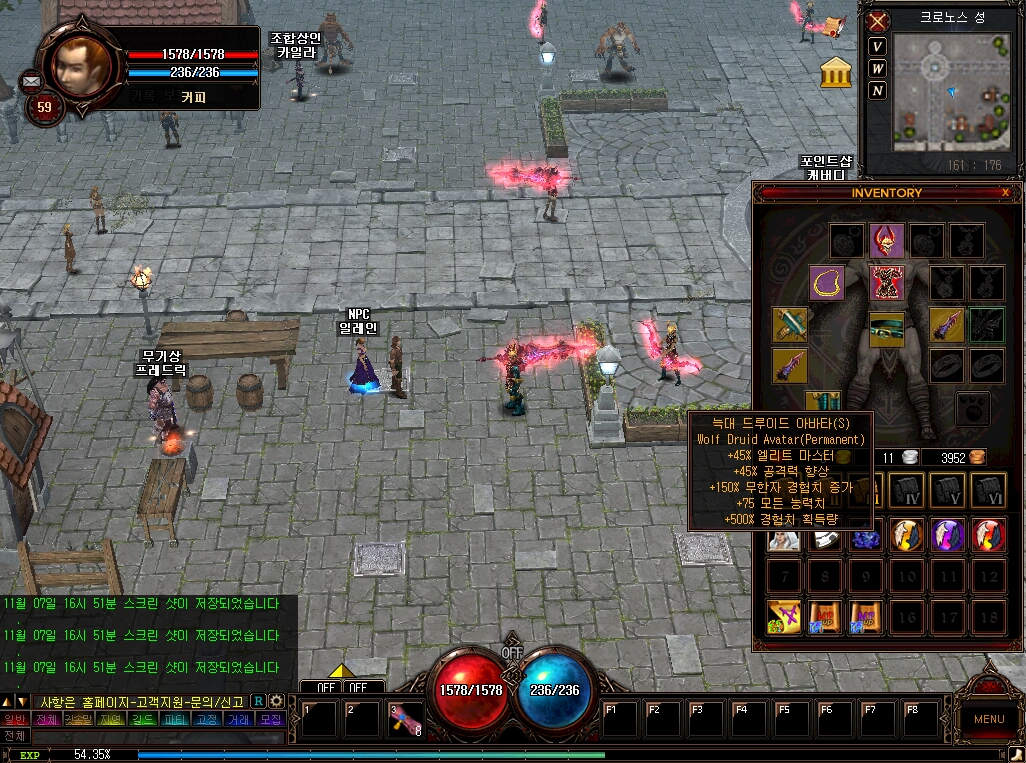Toggle the minimap V button
This screenshot has width=1026, height=763.
click(877, 47)
